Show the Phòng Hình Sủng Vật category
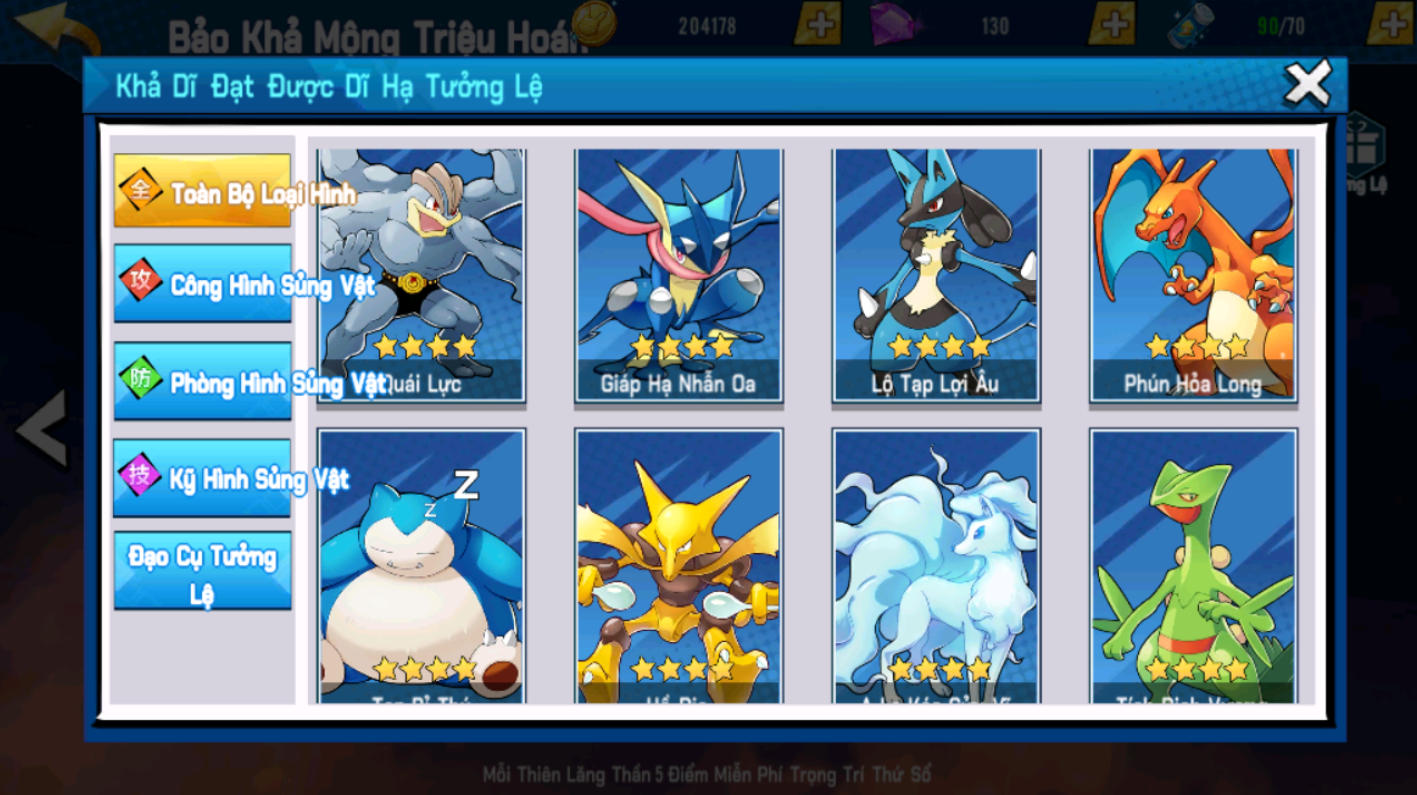Image resolution: width=1417 pixels, height=795 pixels. [x=203, y=381]
